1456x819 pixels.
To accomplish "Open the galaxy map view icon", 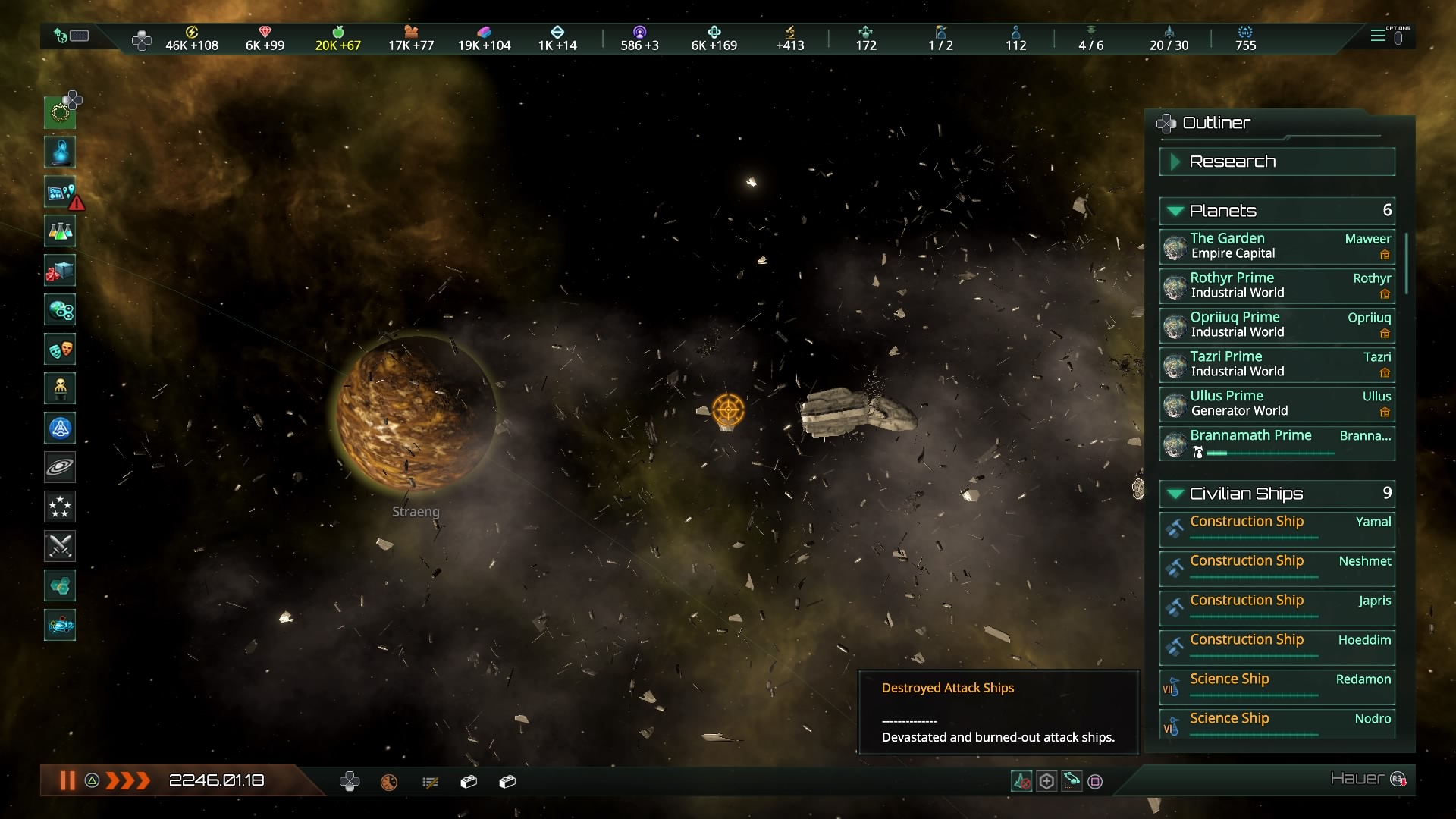I will [61, 467].
